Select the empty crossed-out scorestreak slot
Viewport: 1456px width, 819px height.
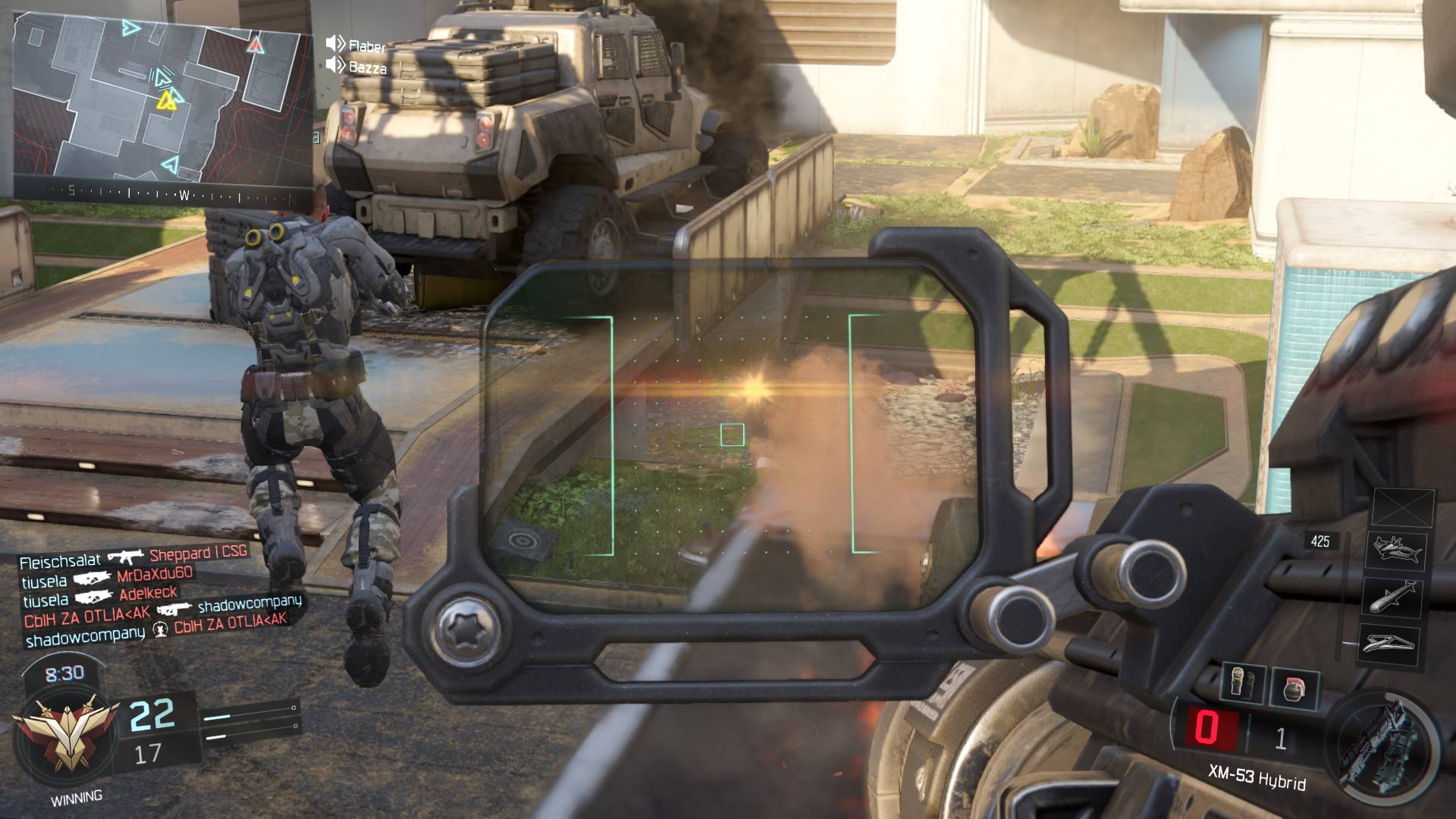point(1403,507)
